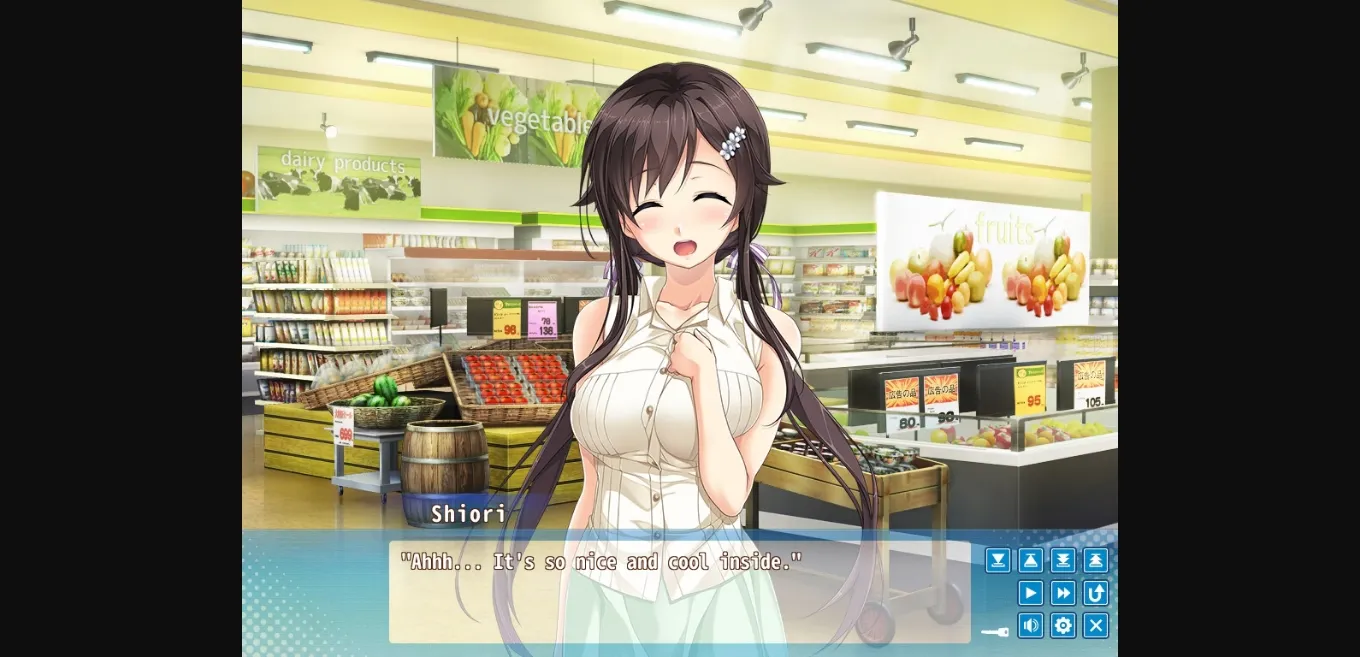Click the double down-arrow quick save button
This screenshot has height=657, width=1360.
[x=1063, y=560]
